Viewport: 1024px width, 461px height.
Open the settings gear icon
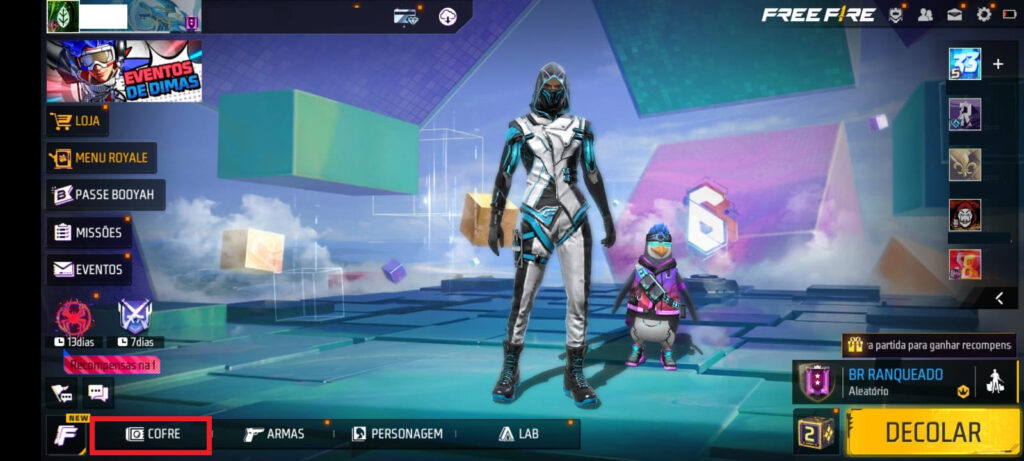984,14
